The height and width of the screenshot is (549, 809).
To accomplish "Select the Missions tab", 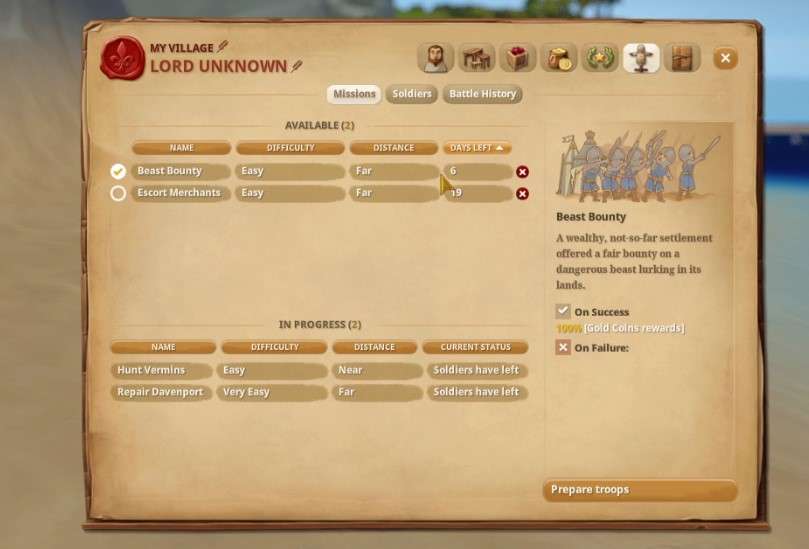I will (x=354, y=94).
